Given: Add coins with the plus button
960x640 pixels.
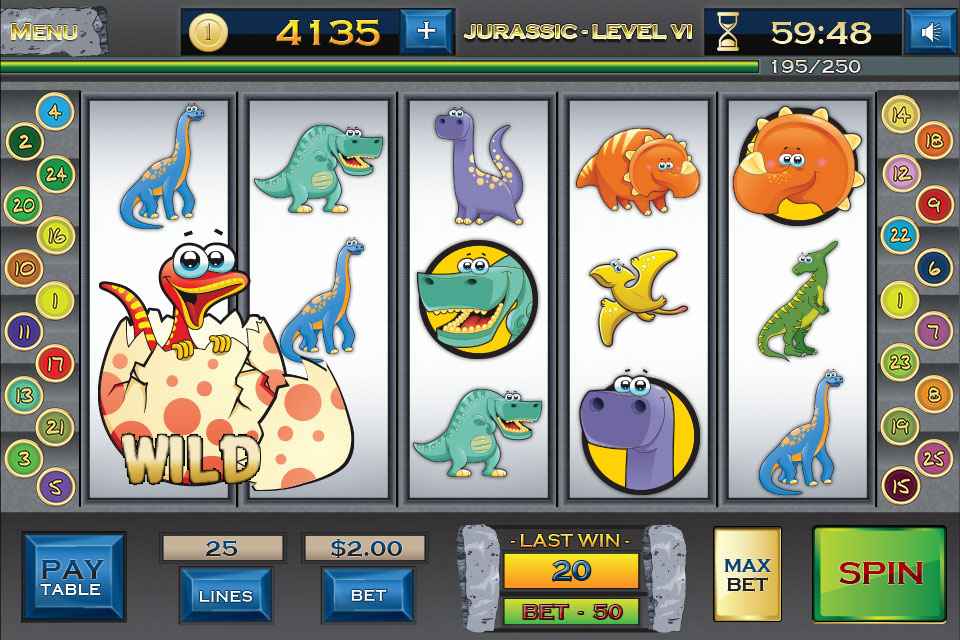Looking at the screenshot, I should coord(426,31).
